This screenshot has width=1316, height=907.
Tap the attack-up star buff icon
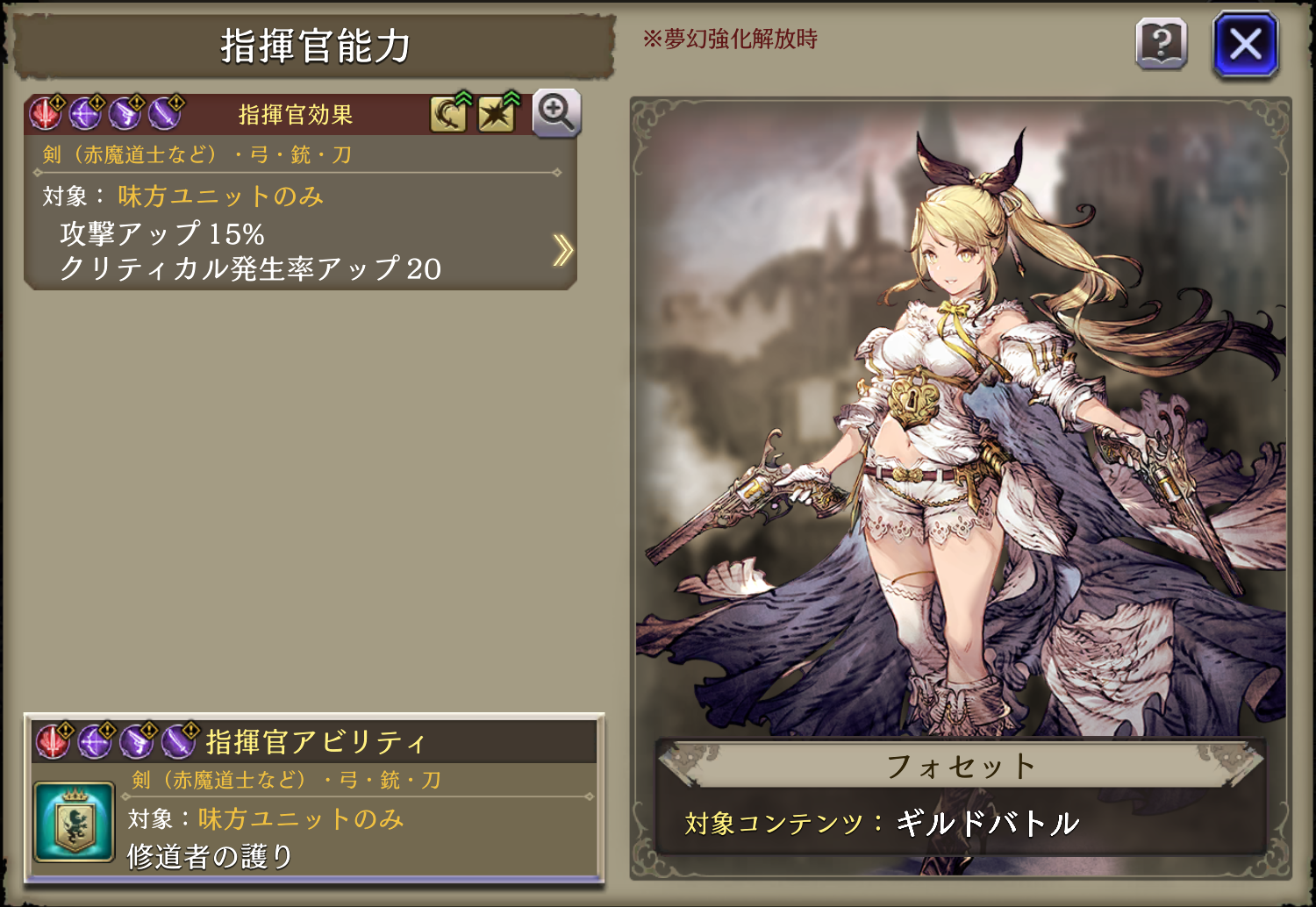[497, 114]
